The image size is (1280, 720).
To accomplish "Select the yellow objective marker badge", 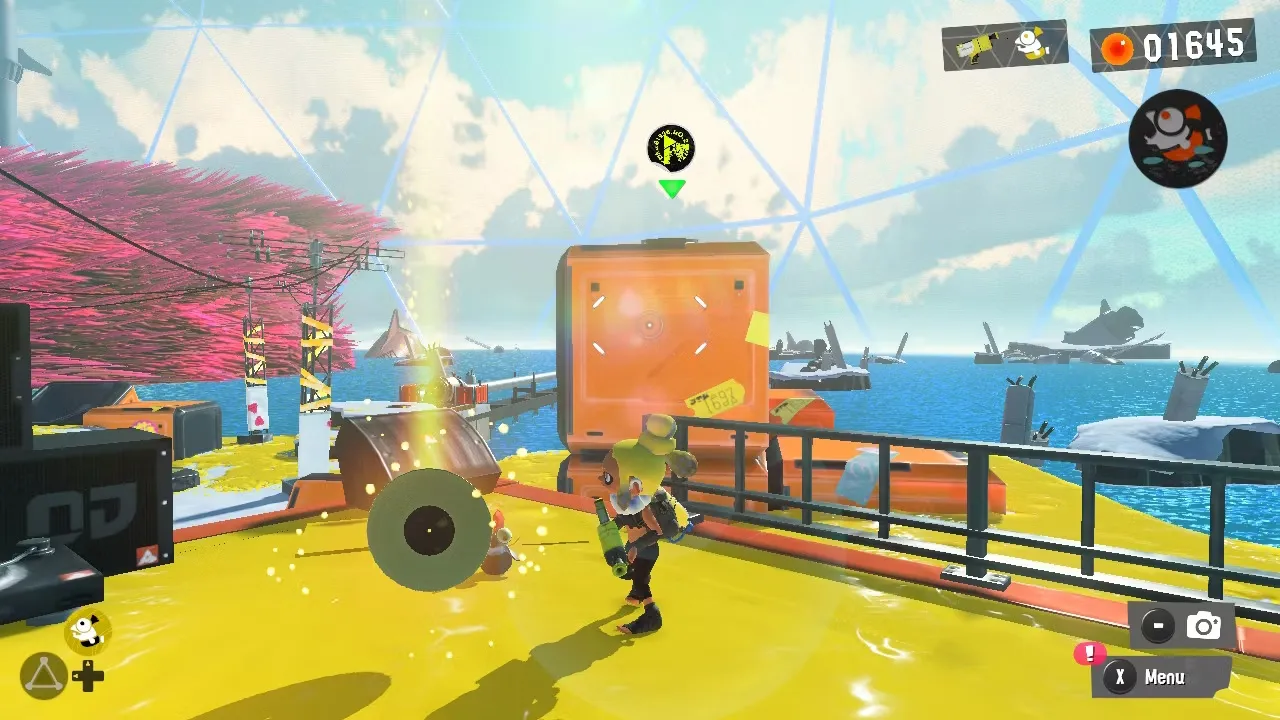I will tap(670, 149).
